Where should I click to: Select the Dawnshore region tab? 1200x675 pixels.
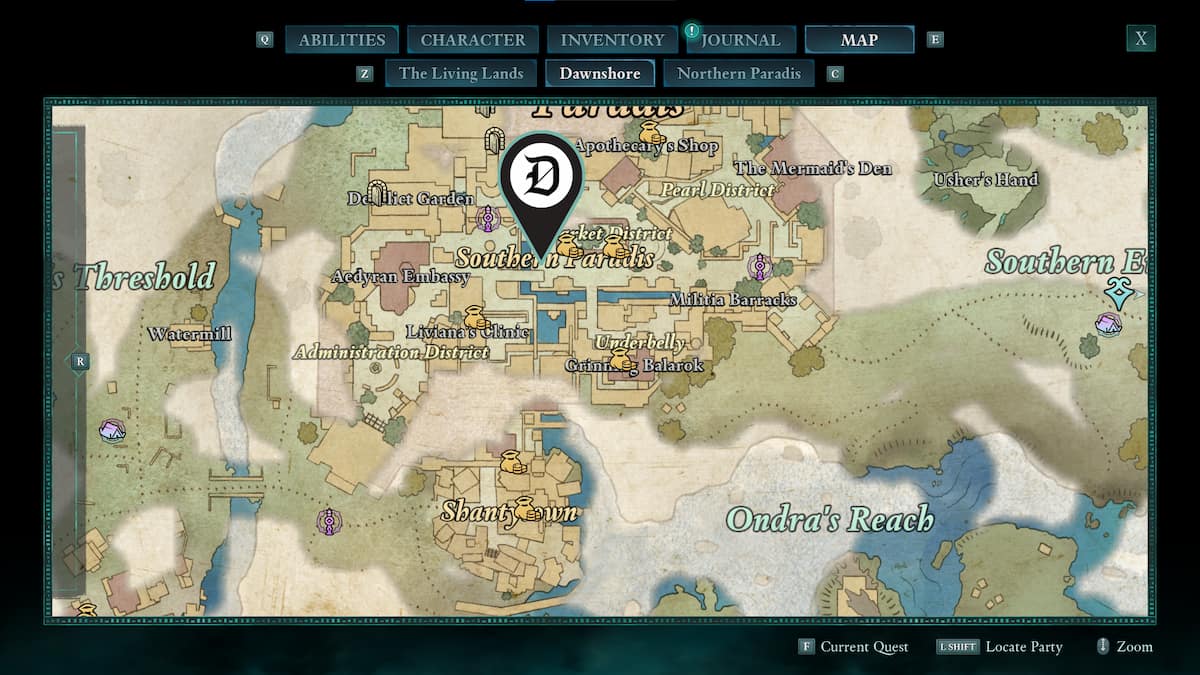click(600, 73)
